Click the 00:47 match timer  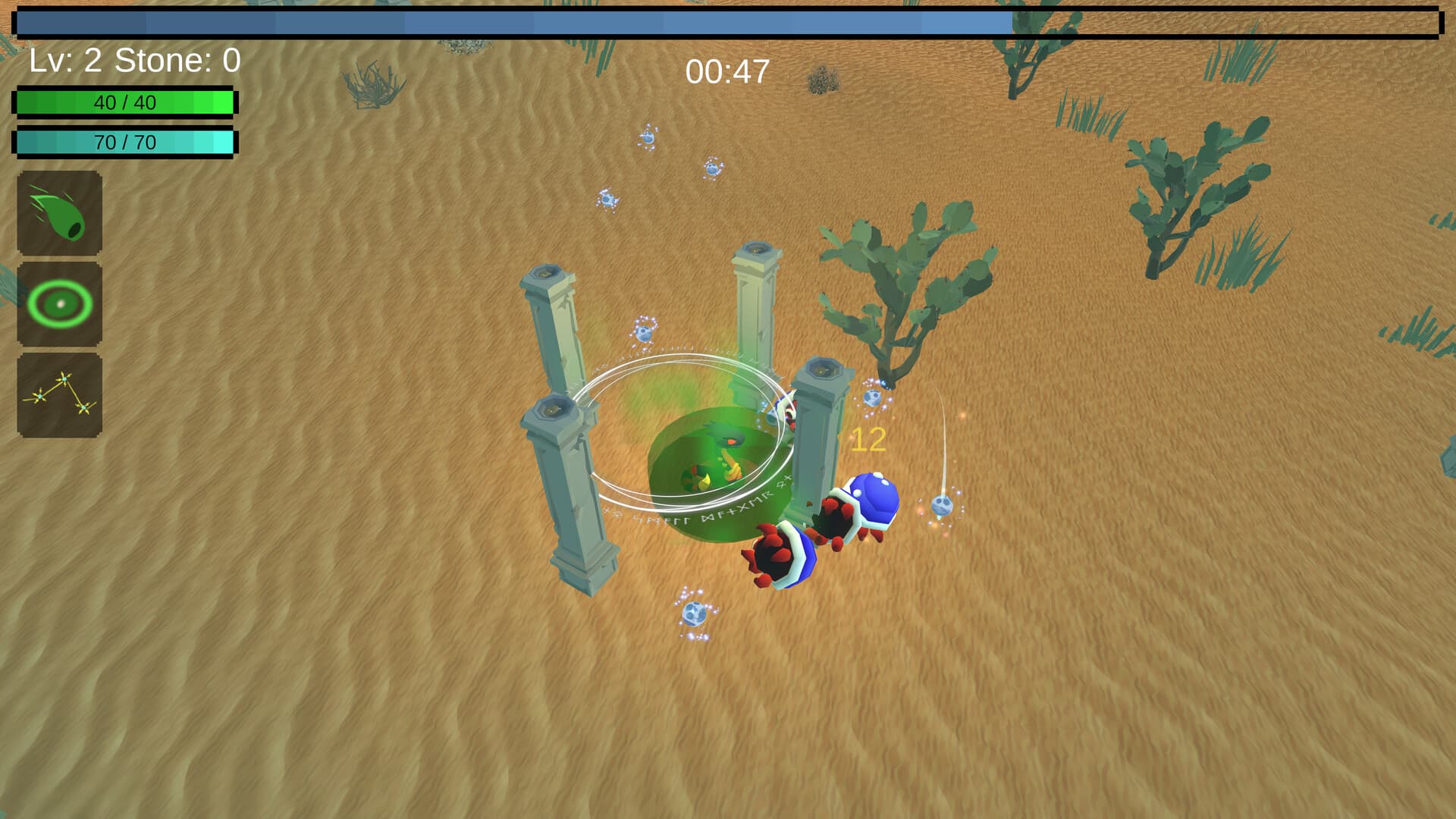(726, 71)
